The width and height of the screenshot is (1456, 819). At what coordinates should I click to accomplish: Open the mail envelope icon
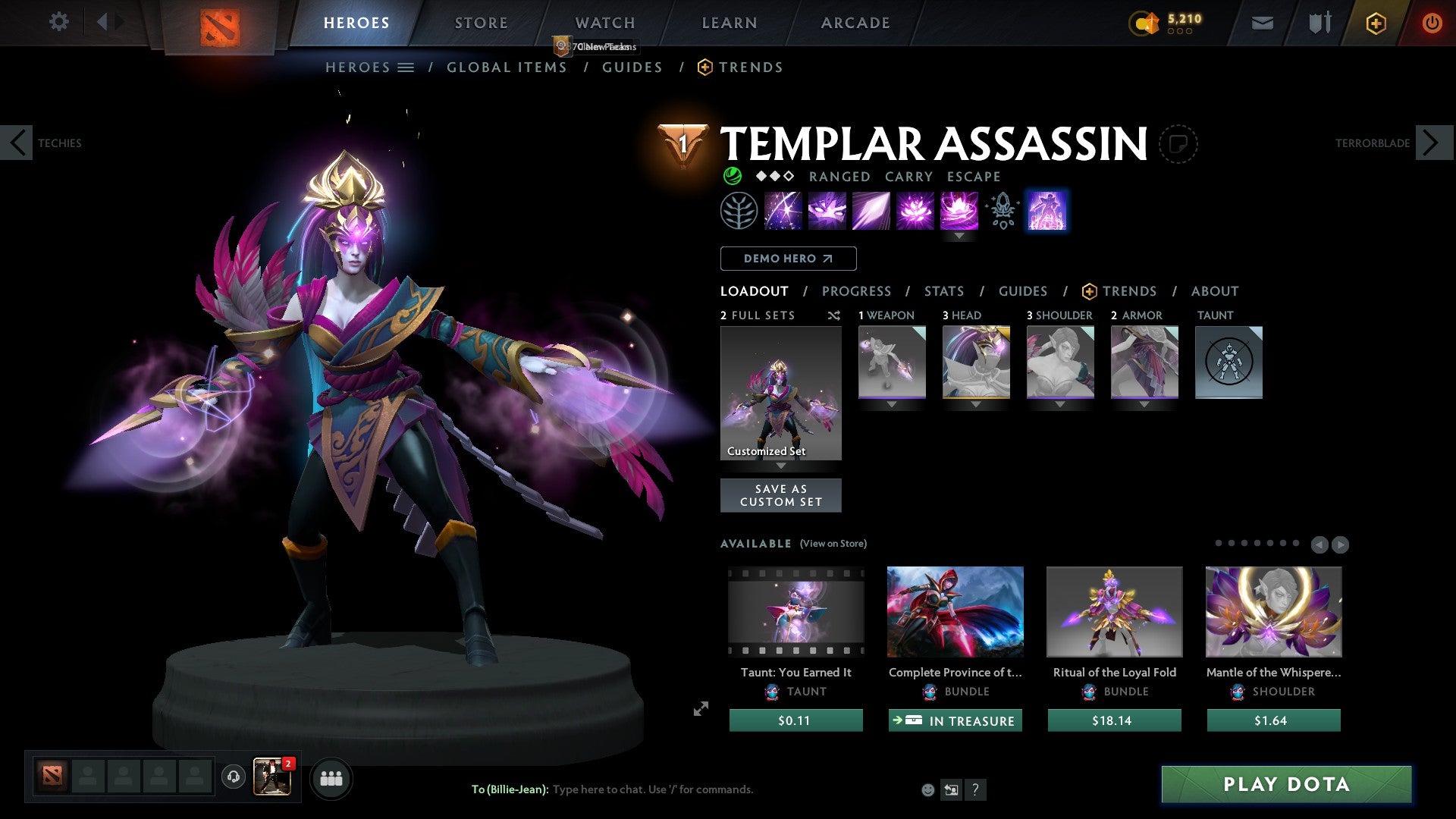click(1262, 23)
